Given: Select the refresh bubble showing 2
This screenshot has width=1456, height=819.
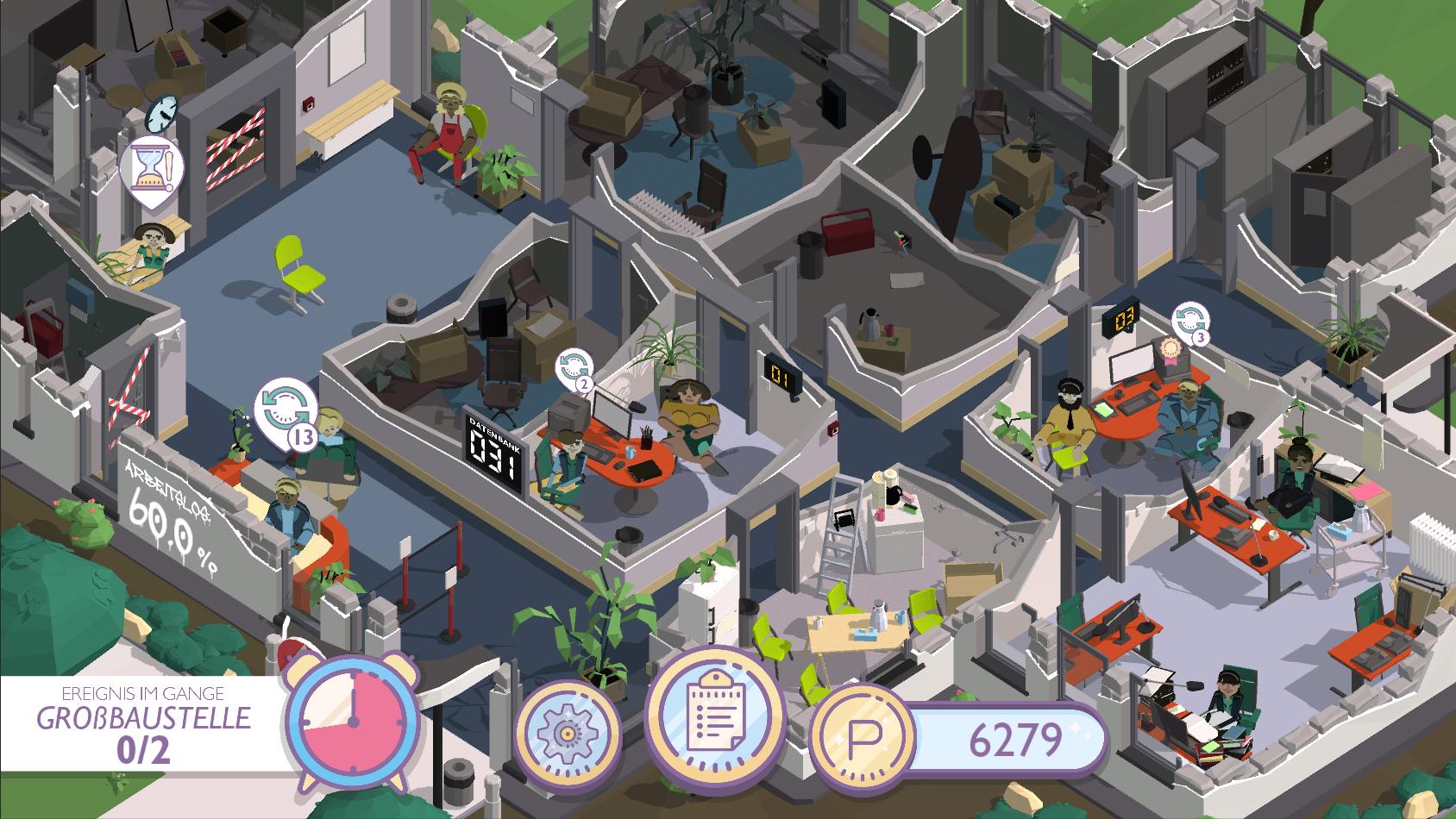Looking at the screenshot, I should [x=573, y=368].
